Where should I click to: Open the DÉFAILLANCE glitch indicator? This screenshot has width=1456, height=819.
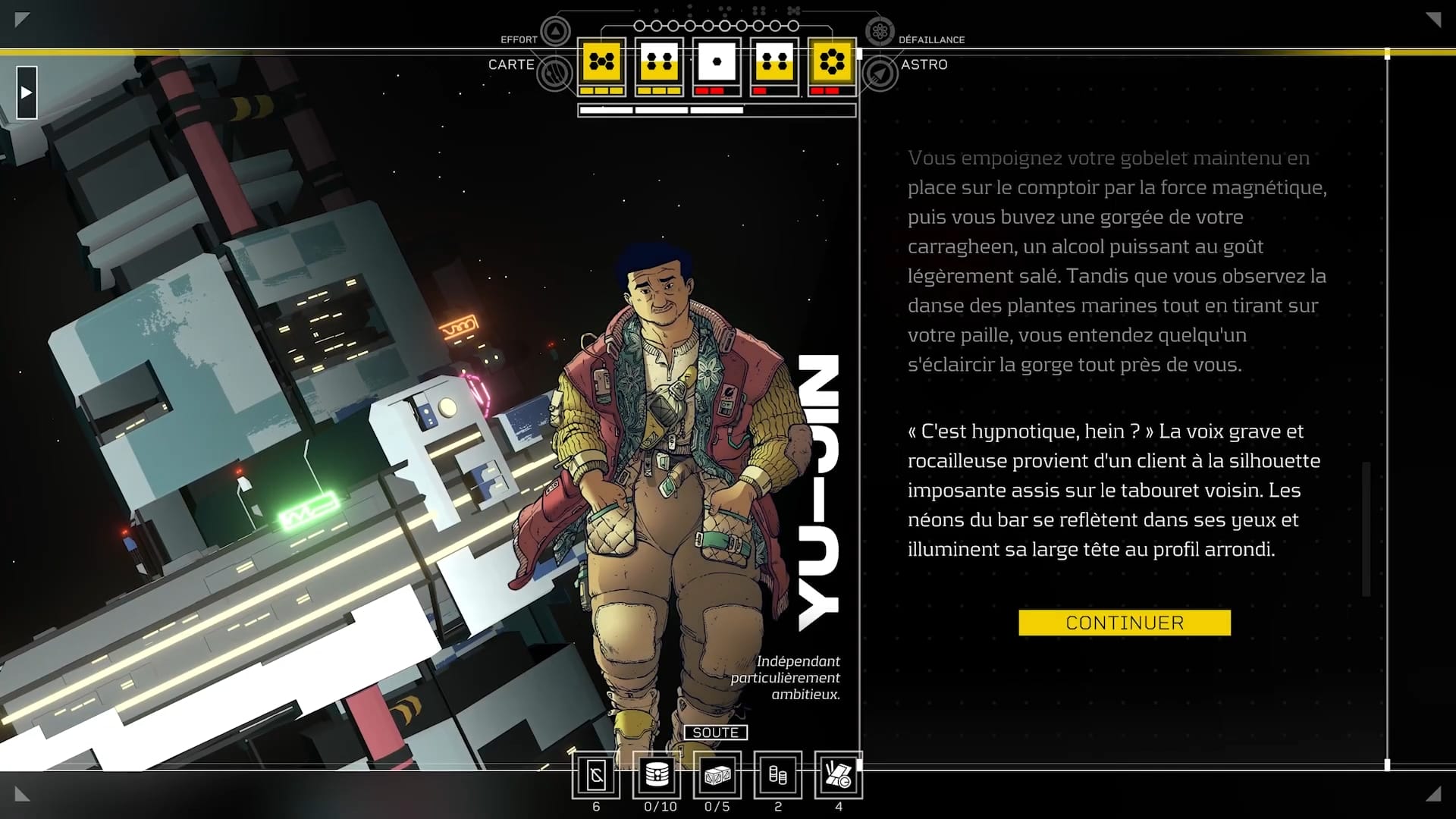point(880,32)
